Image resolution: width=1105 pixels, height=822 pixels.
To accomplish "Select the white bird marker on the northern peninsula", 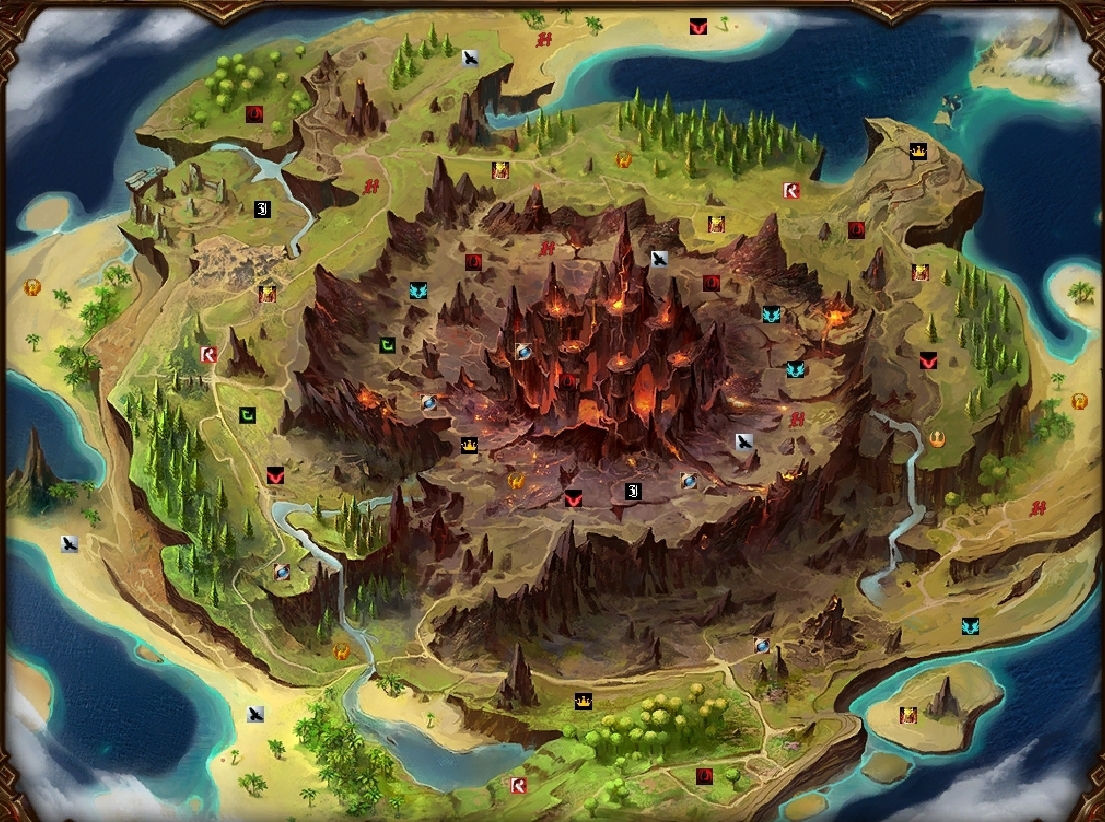I will click(x=470, y=58).
